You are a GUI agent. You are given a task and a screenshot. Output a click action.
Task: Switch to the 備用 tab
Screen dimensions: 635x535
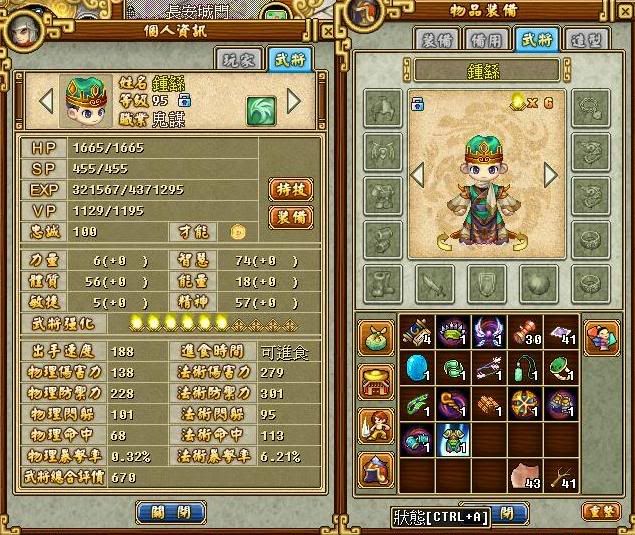[x=485, y=39]
